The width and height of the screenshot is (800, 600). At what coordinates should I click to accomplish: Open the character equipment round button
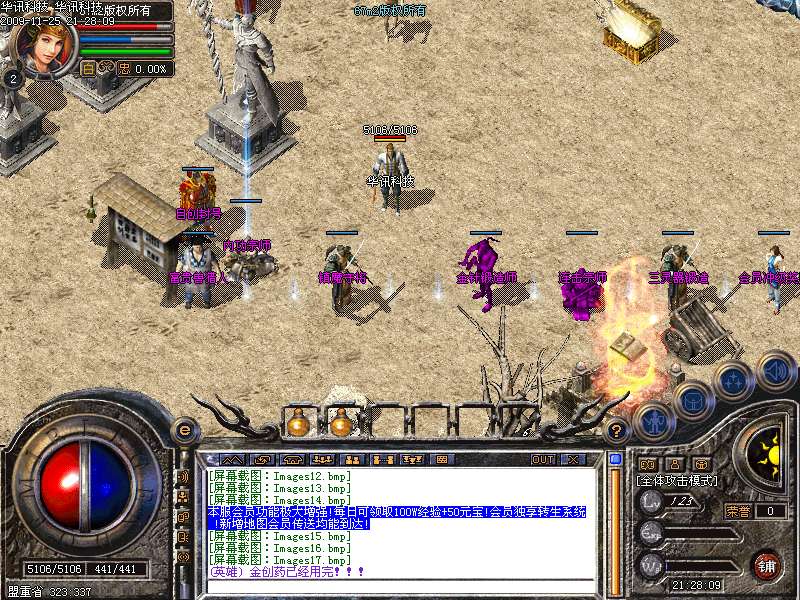pos(652,421)
